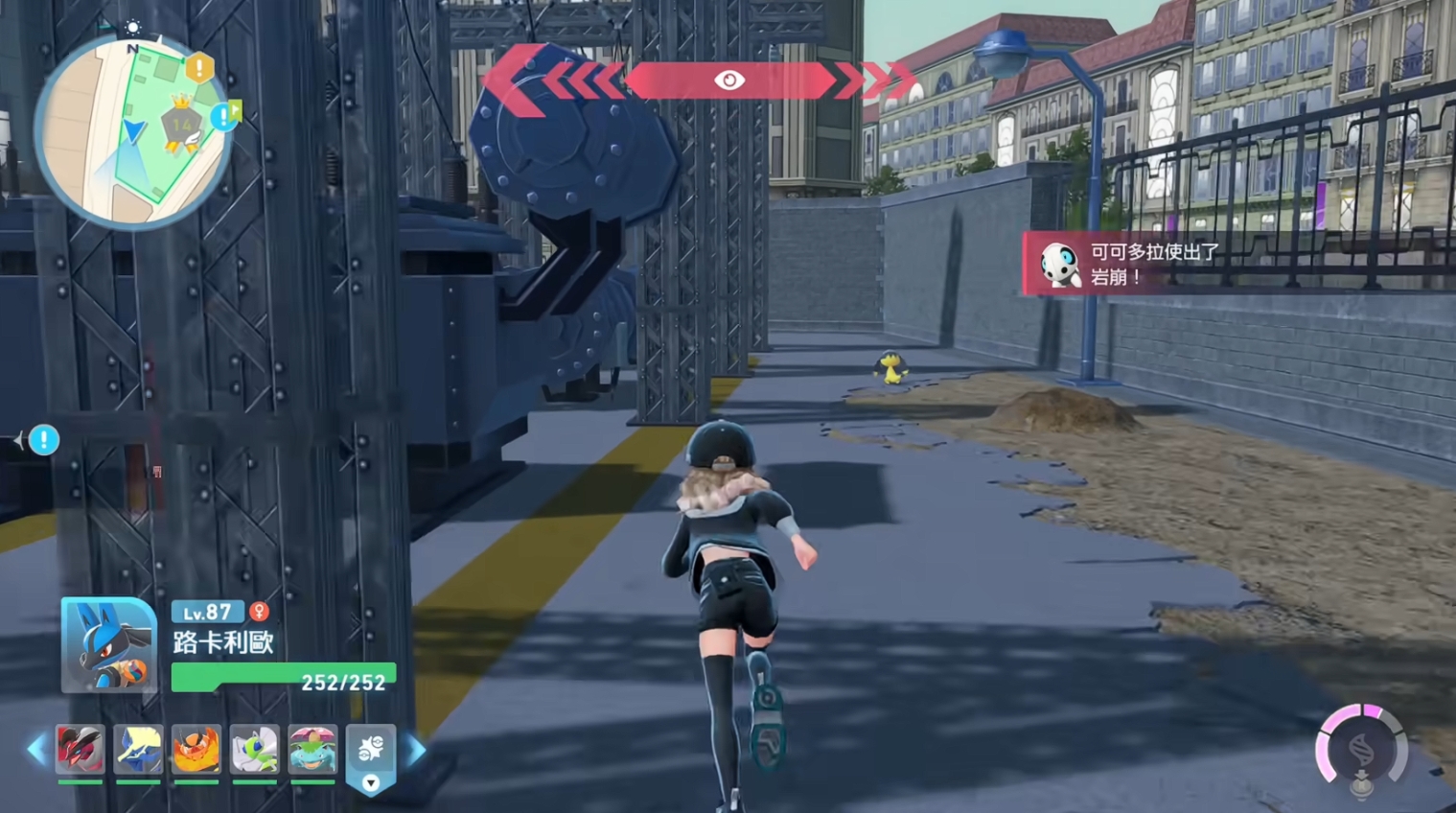Open the blue exclamation notification at left edge
Viewport: 1456px width, 813px height.
coord(43,440)
